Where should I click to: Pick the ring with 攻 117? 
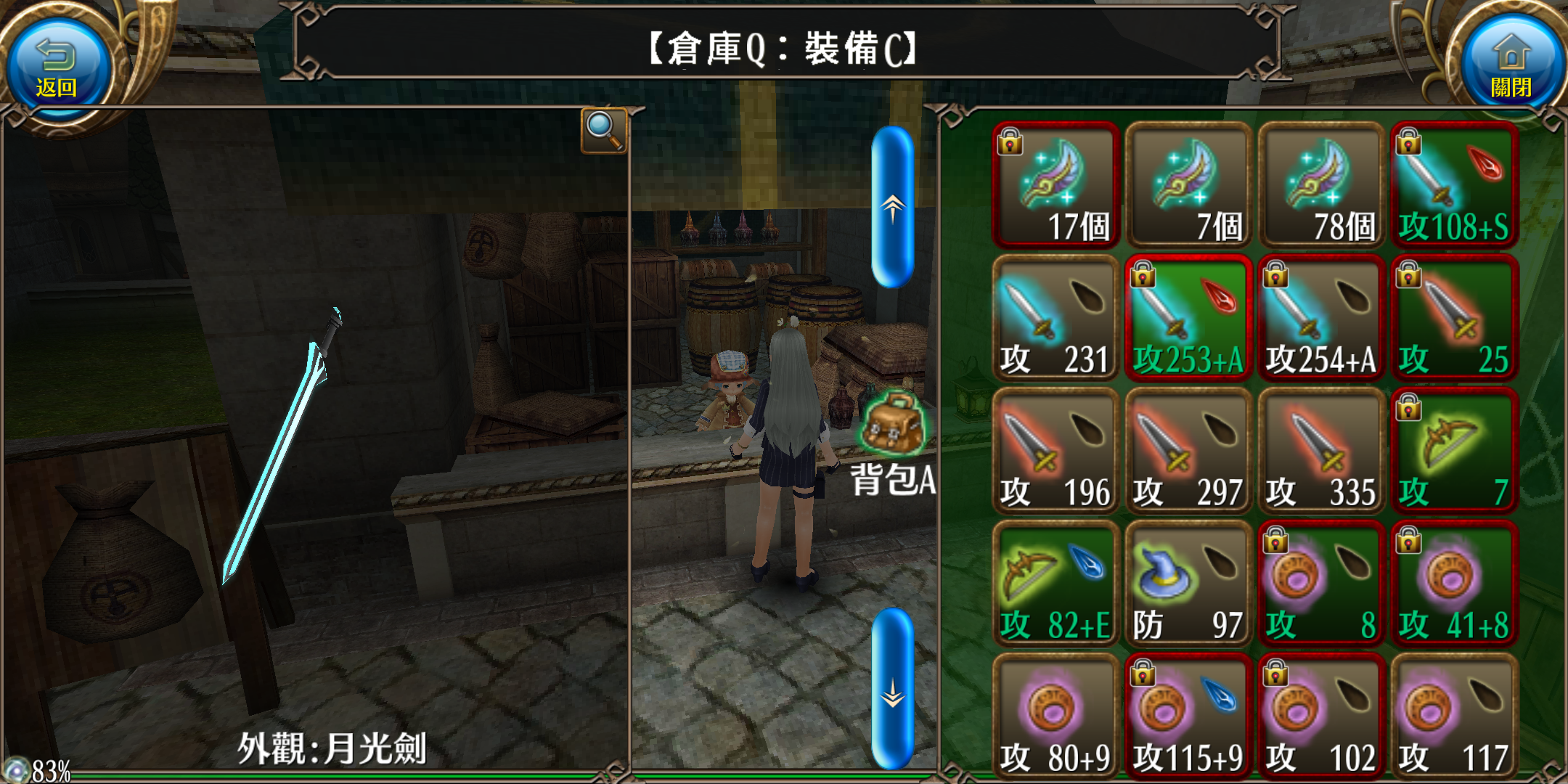click(1455, 716)
